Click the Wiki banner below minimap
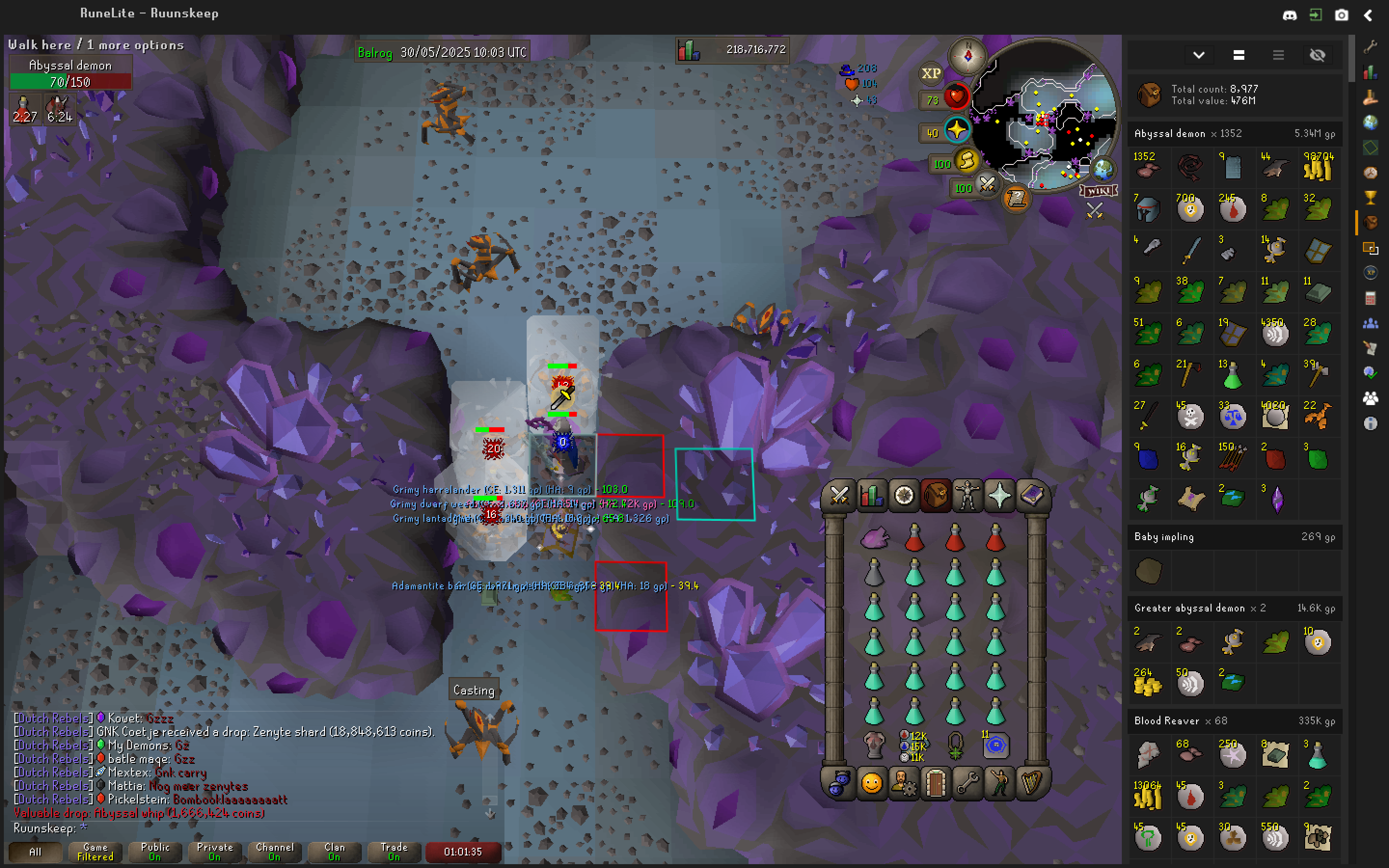The height and width of the screenshot is (868, 1389). 1099,191
